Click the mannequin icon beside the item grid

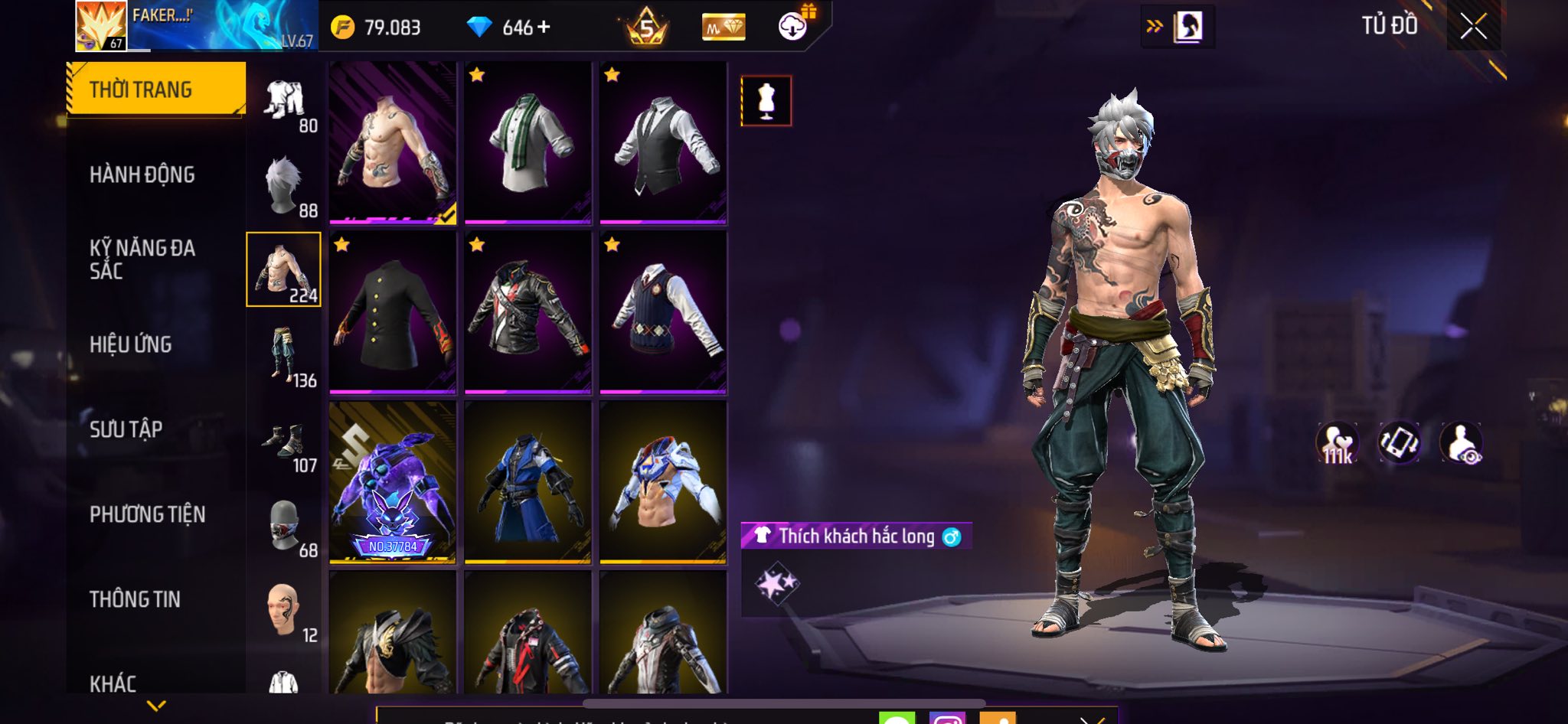(766, 101)
